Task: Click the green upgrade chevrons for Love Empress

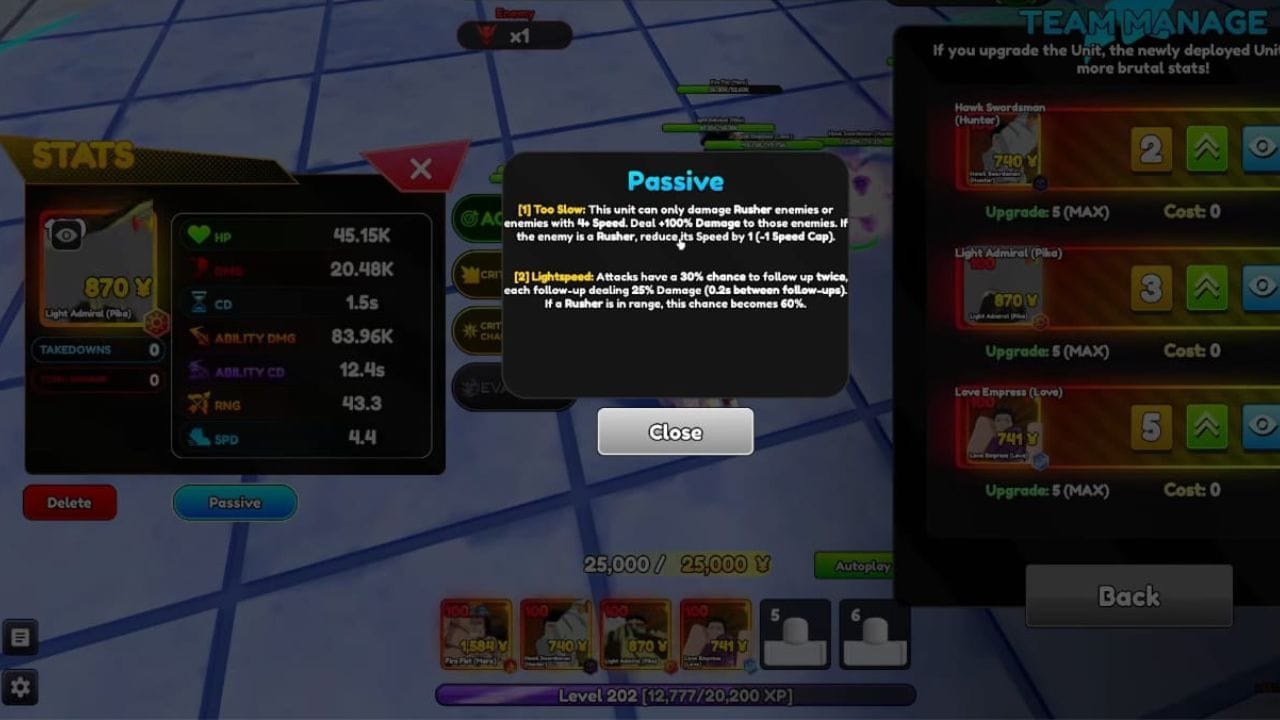Action: 1205,427
